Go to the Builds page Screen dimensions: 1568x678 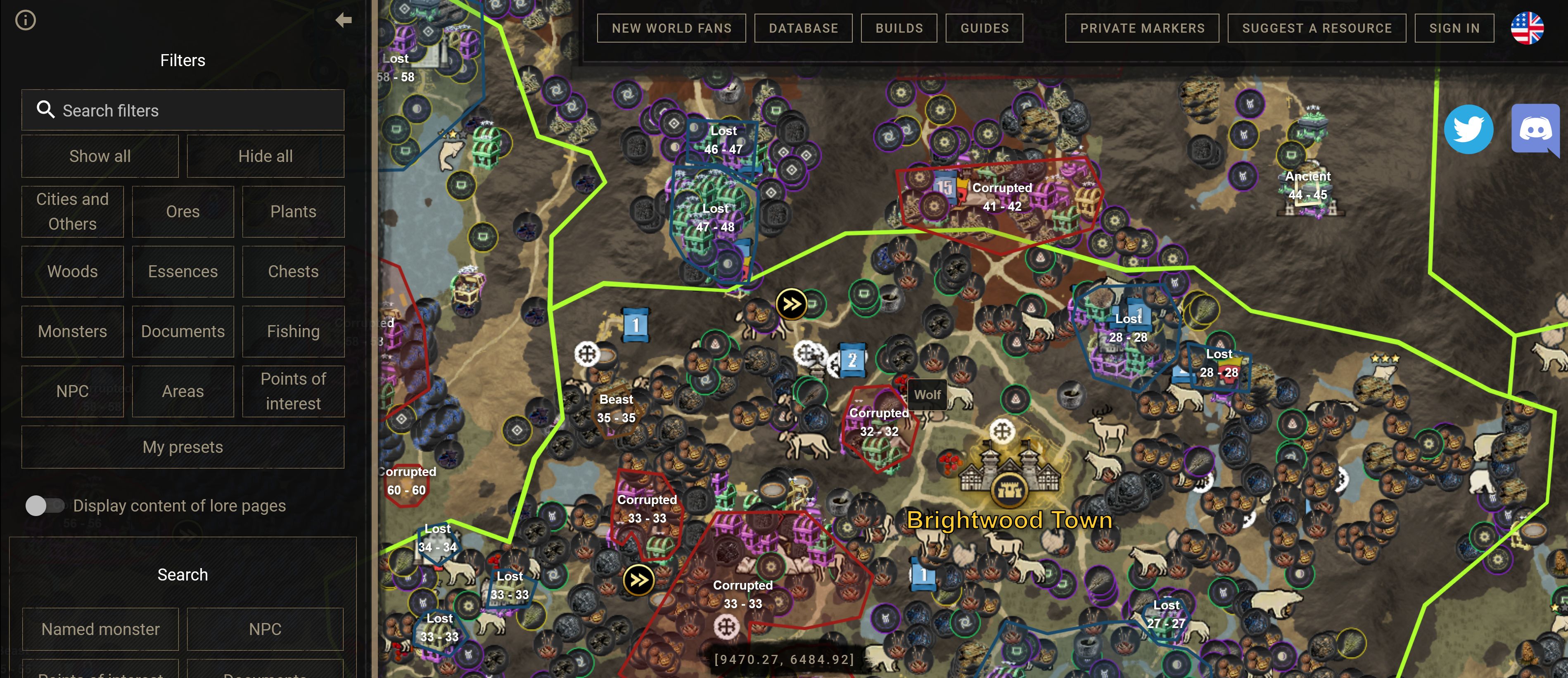pyautogui.click(x=899, y=29)
